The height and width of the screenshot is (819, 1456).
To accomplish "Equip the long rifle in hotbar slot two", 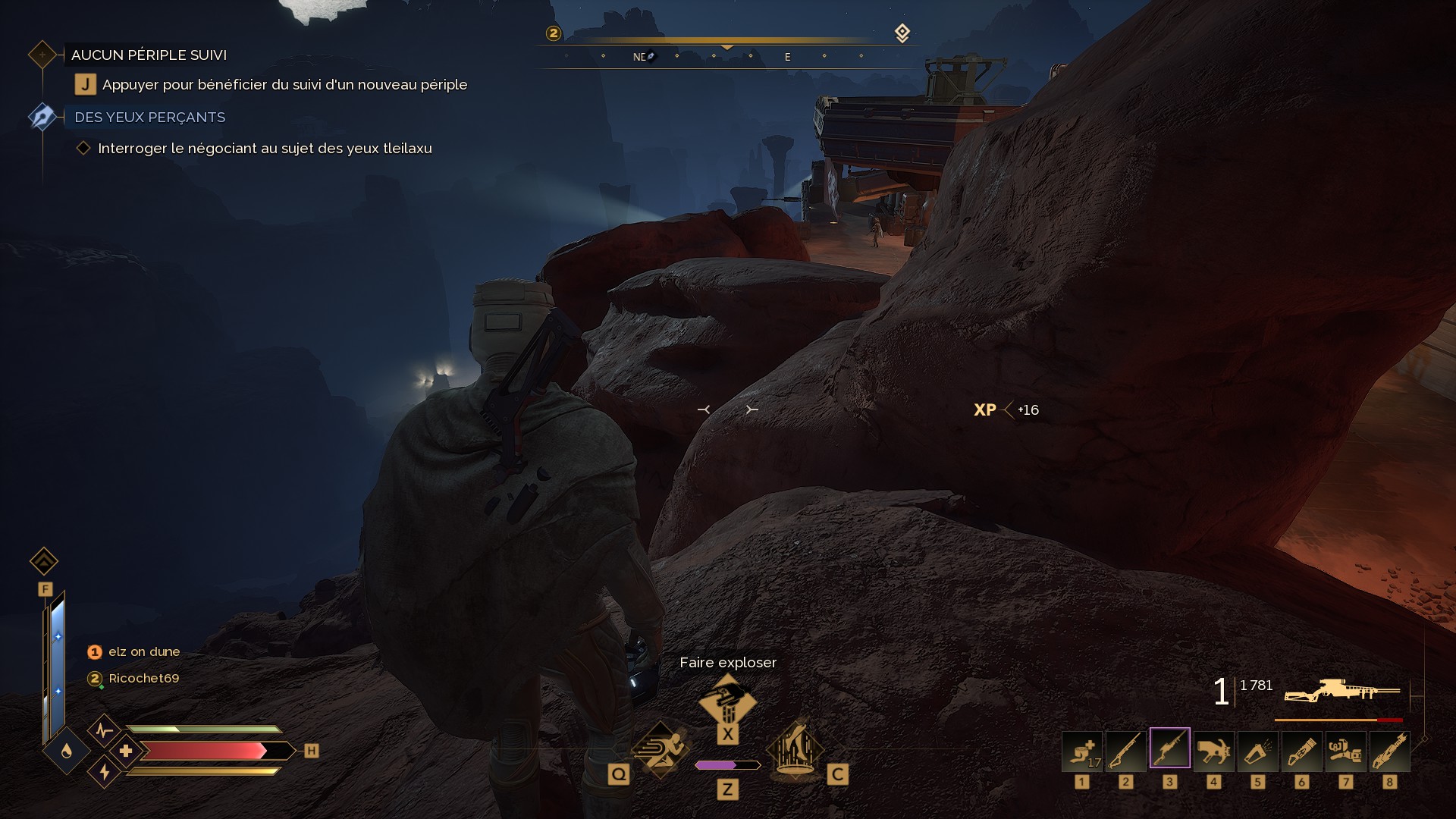I will pyautogui.click(x=1126, y=751).
